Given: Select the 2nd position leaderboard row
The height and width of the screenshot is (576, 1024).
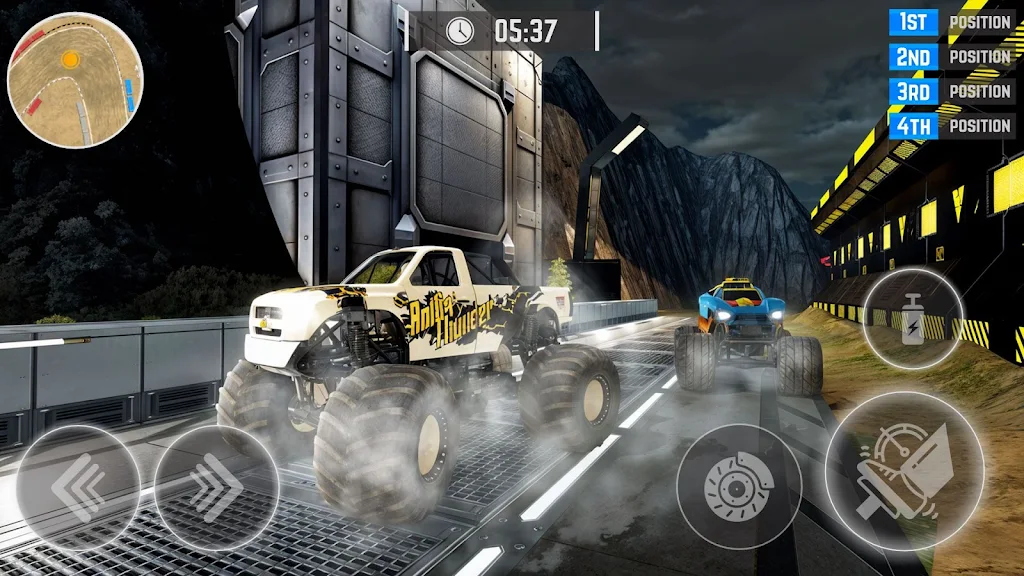Looking at the screenshot, I should pos(951,56).
